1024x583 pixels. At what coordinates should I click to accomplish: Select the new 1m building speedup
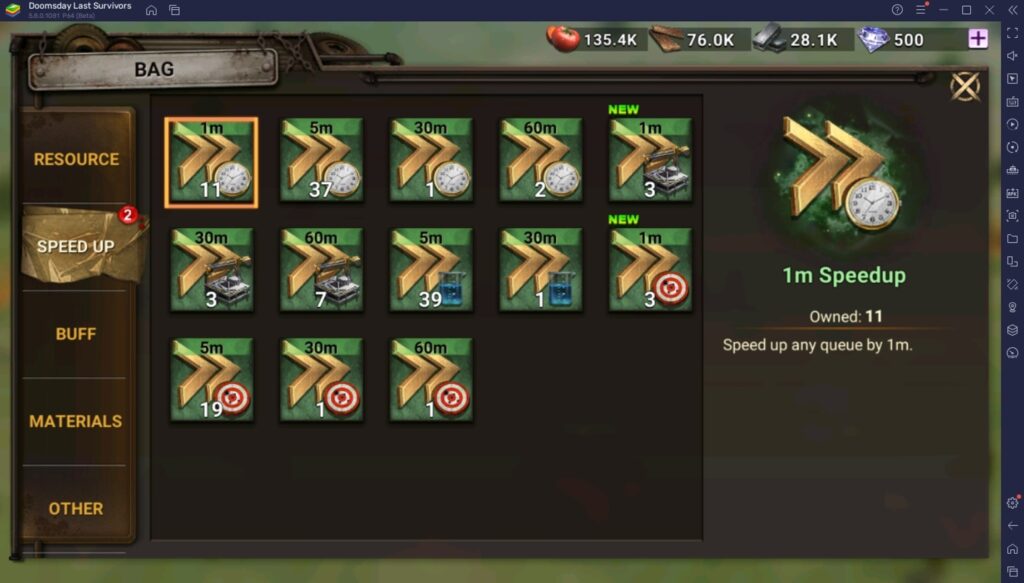click(x=651, y=161)
